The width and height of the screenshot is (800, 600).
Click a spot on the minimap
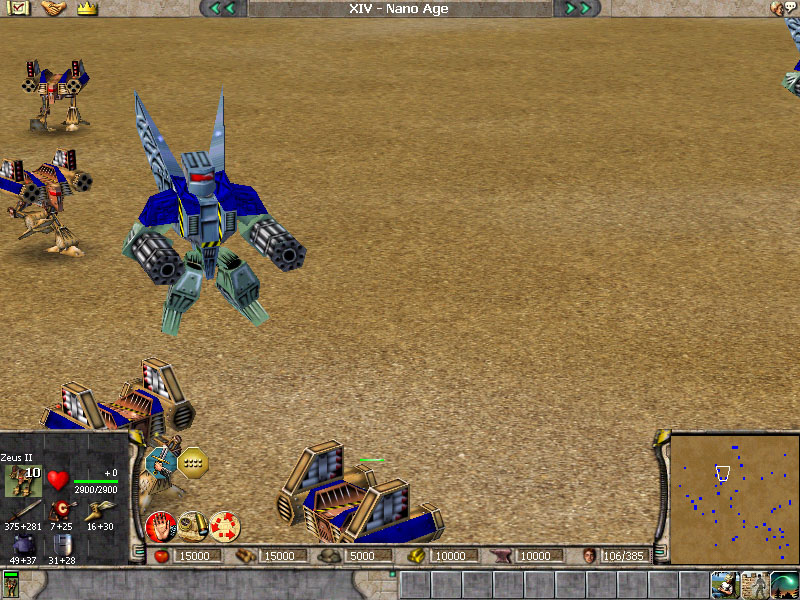734,498
